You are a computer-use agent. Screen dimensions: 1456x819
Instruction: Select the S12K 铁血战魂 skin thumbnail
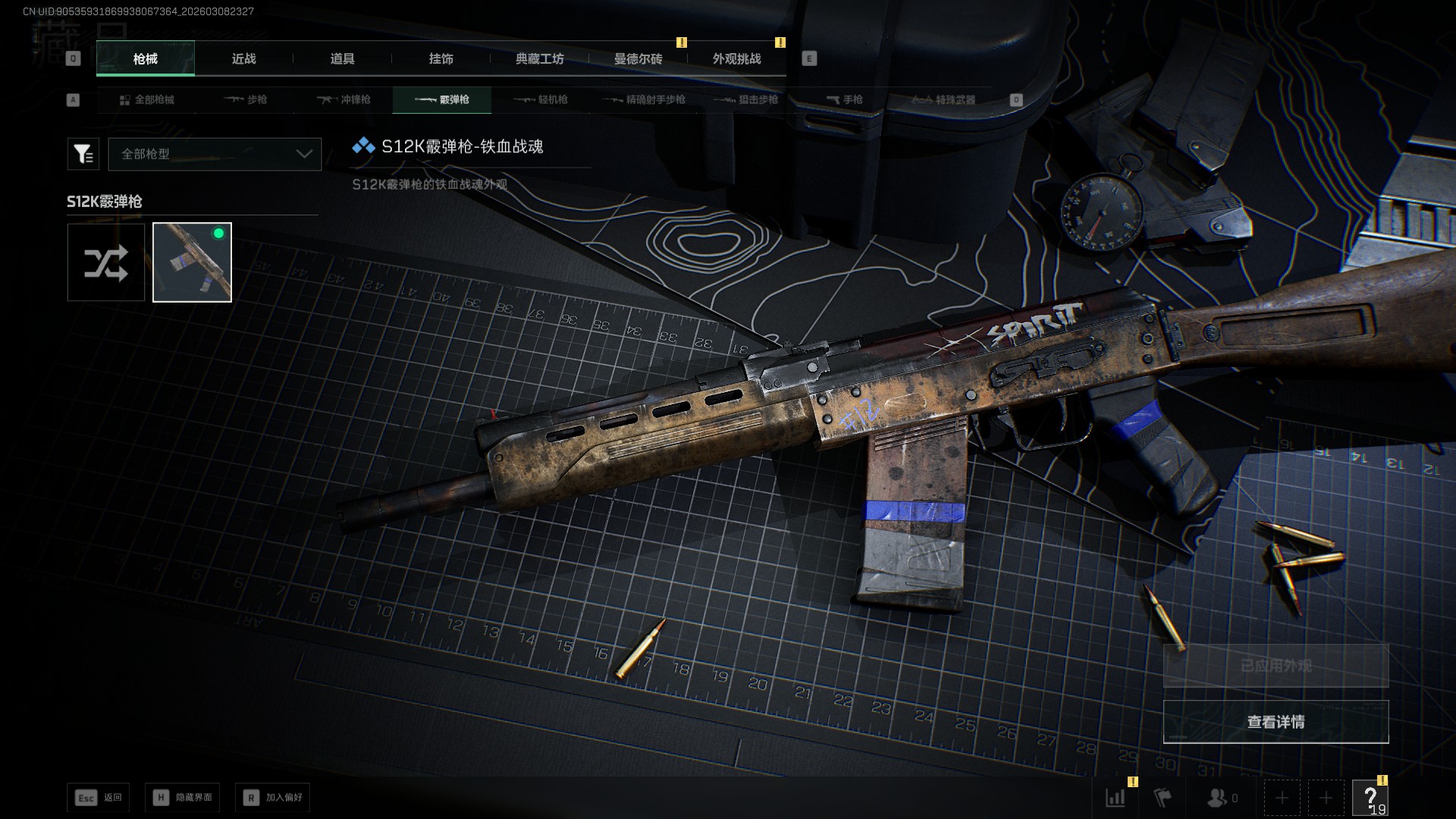[x=192, y=262]
